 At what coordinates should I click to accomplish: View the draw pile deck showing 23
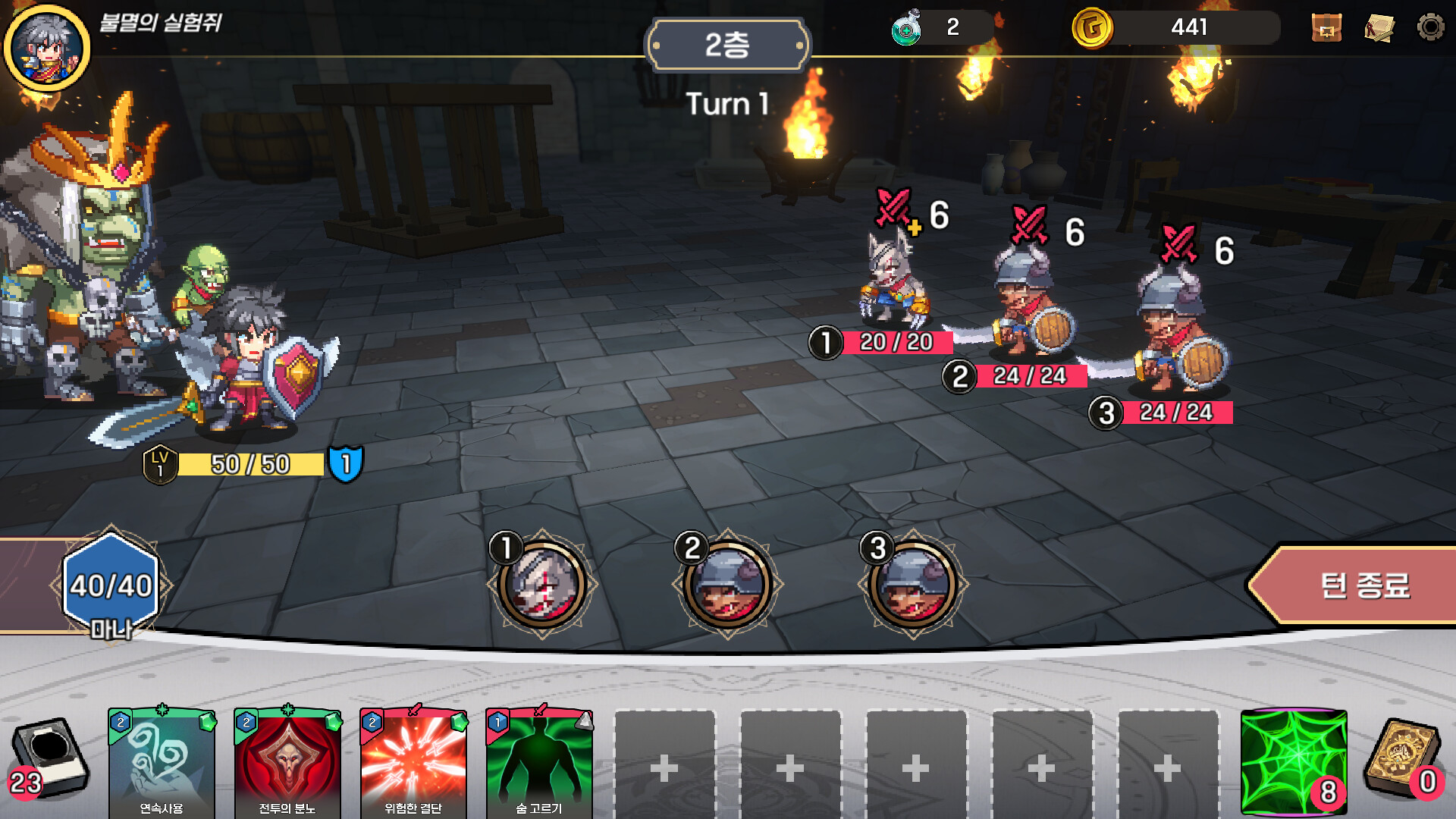[49, 758]
